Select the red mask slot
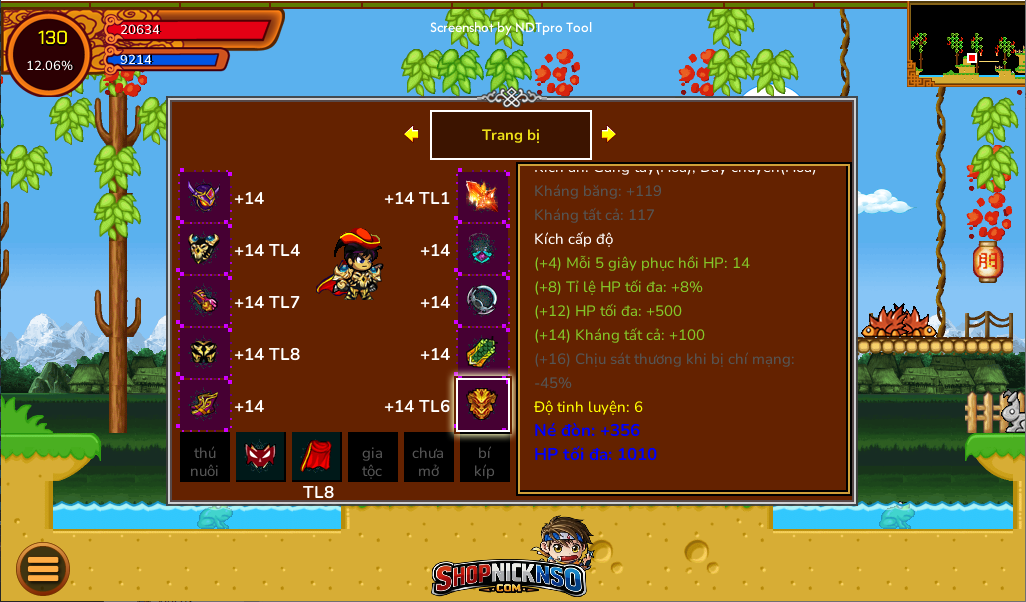The height and width of the screenshot is (602, 1026). pyautogui.click(x=261, y=458)
